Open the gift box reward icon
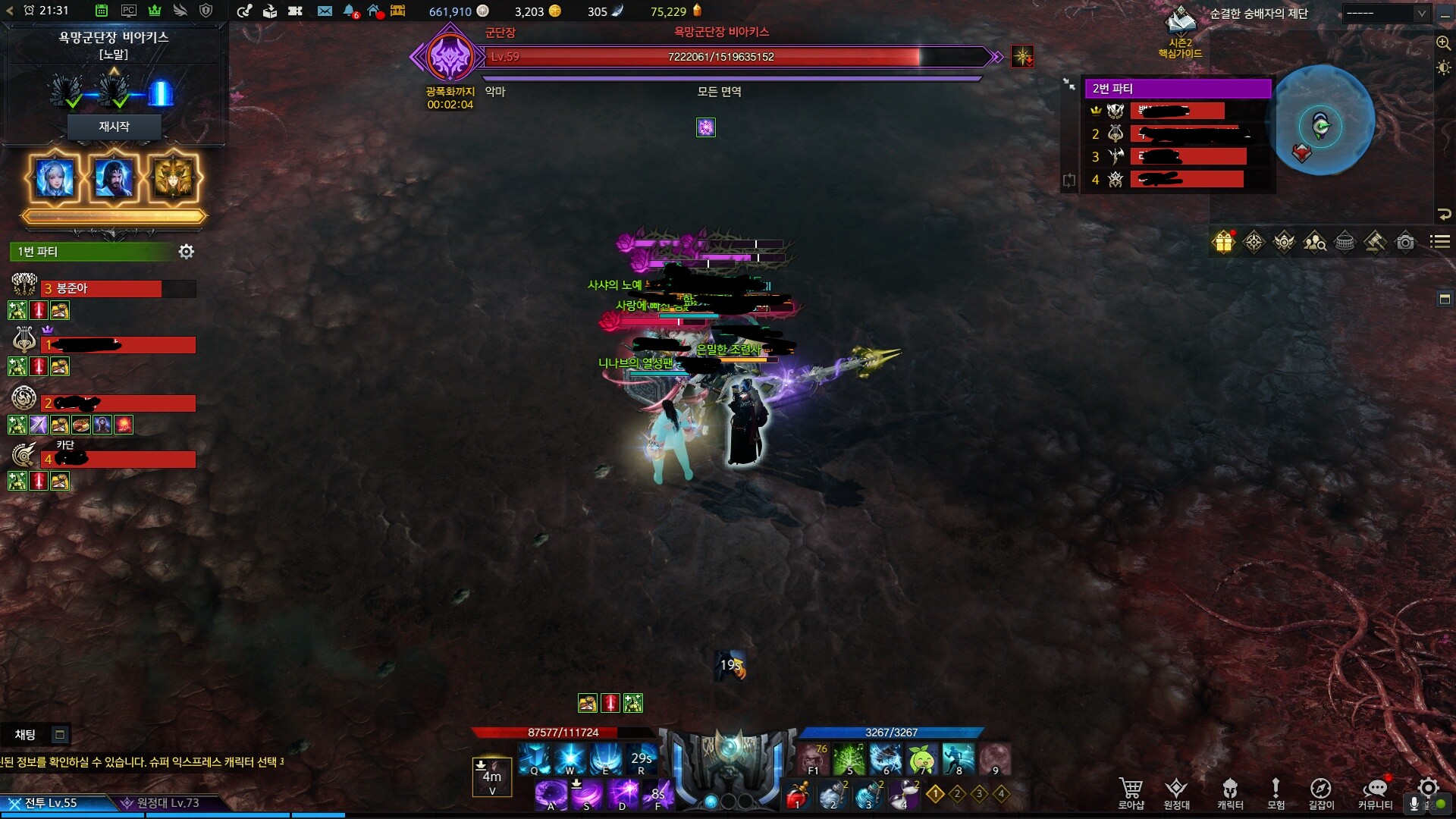1456x819 pixels. pos(1224,242)
